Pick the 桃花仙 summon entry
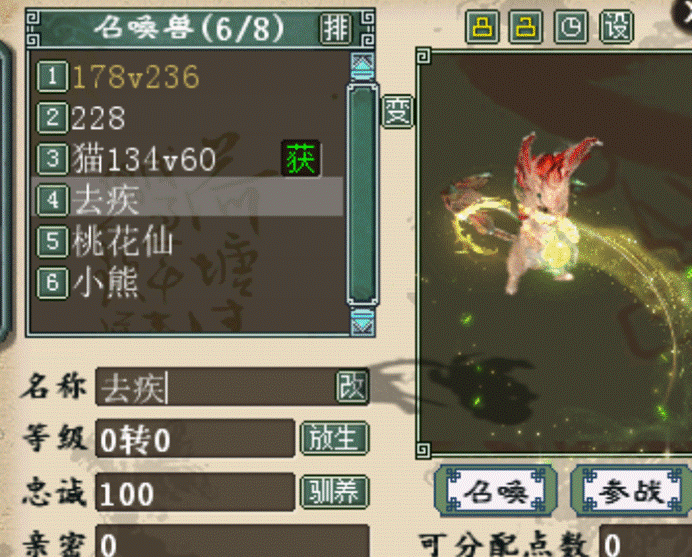This screenshot has width=692, height=557. click(123, 241)
